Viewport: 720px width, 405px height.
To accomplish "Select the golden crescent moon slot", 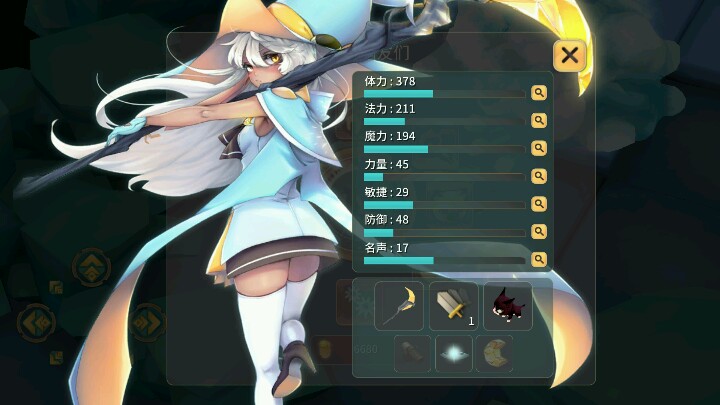I will (x=494, y=354).
